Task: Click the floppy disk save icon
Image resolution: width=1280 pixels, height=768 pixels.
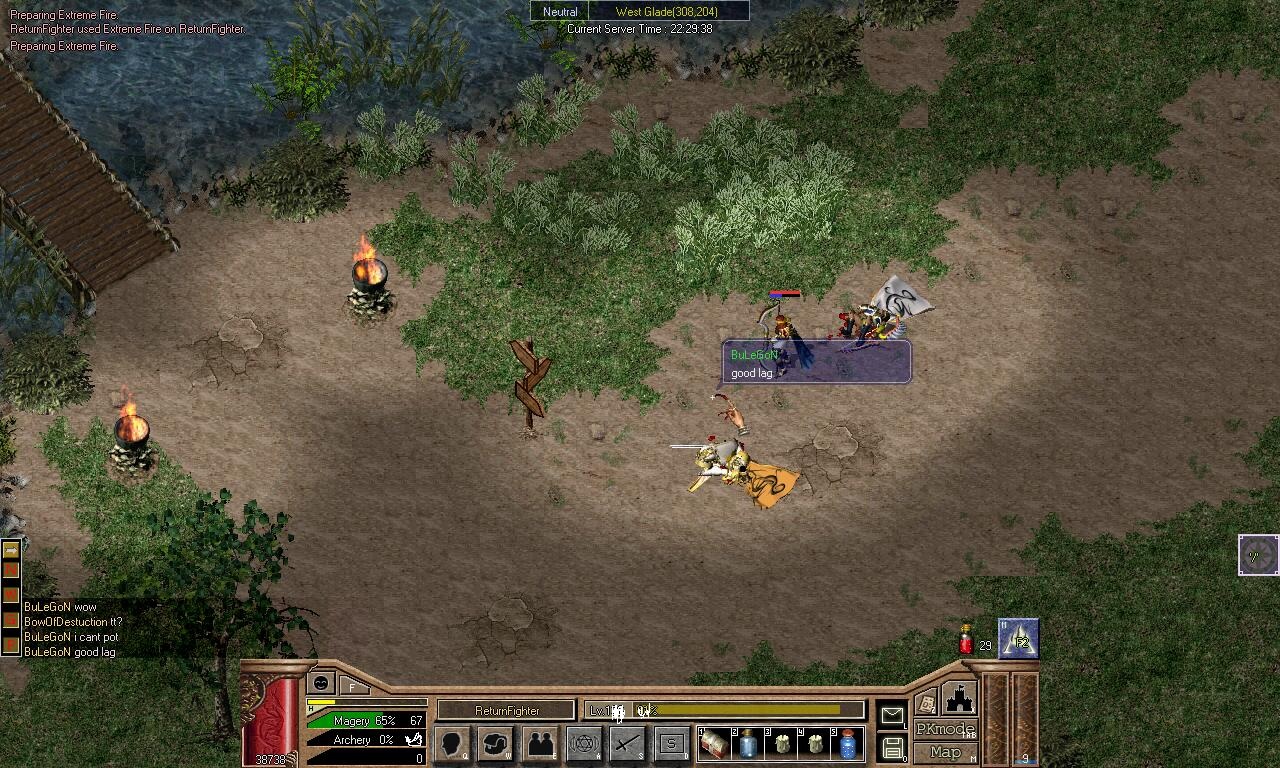Action: (x=893, y=747)
